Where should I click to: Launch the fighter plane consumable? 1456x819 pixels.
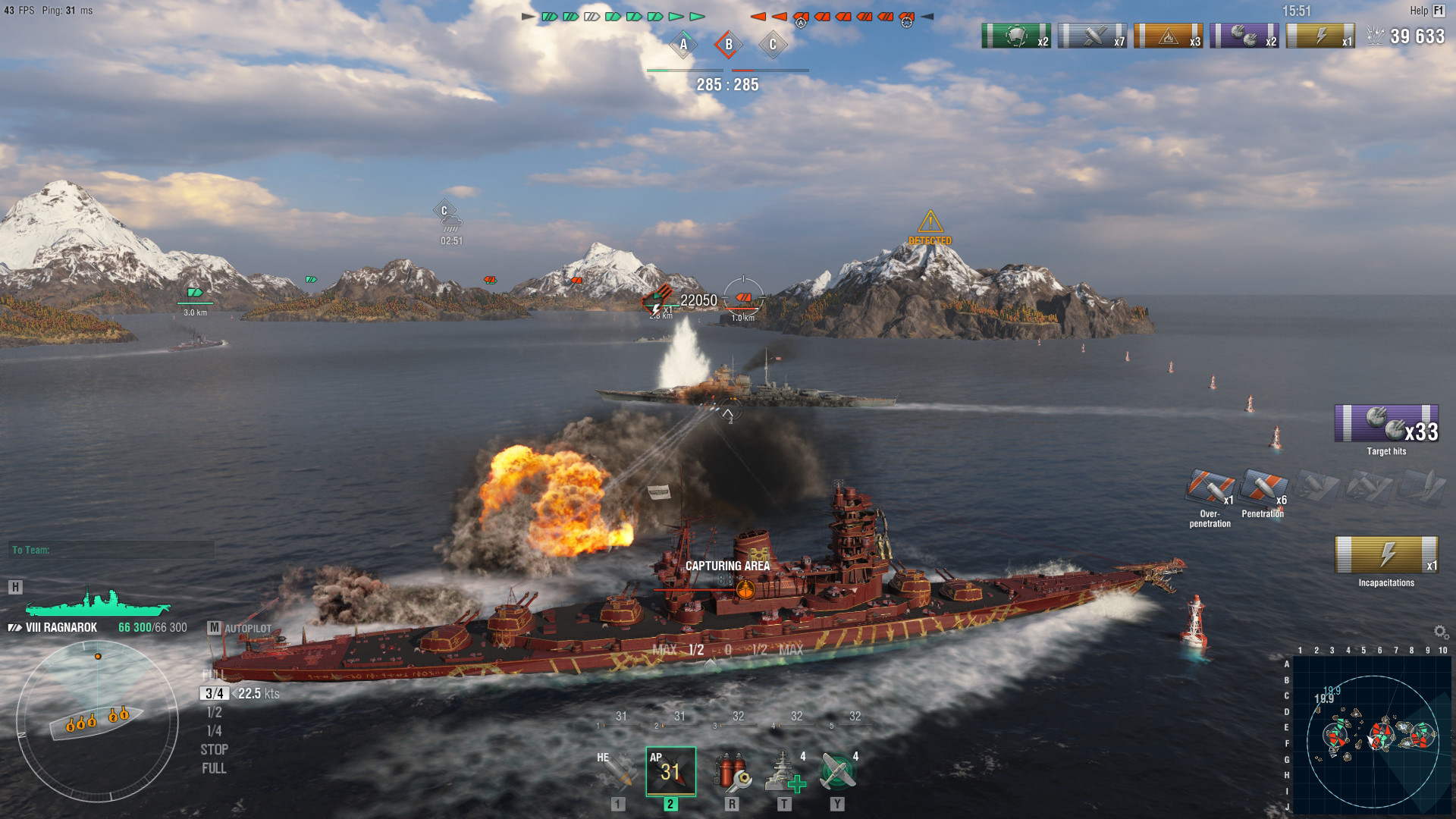point(838,772)
